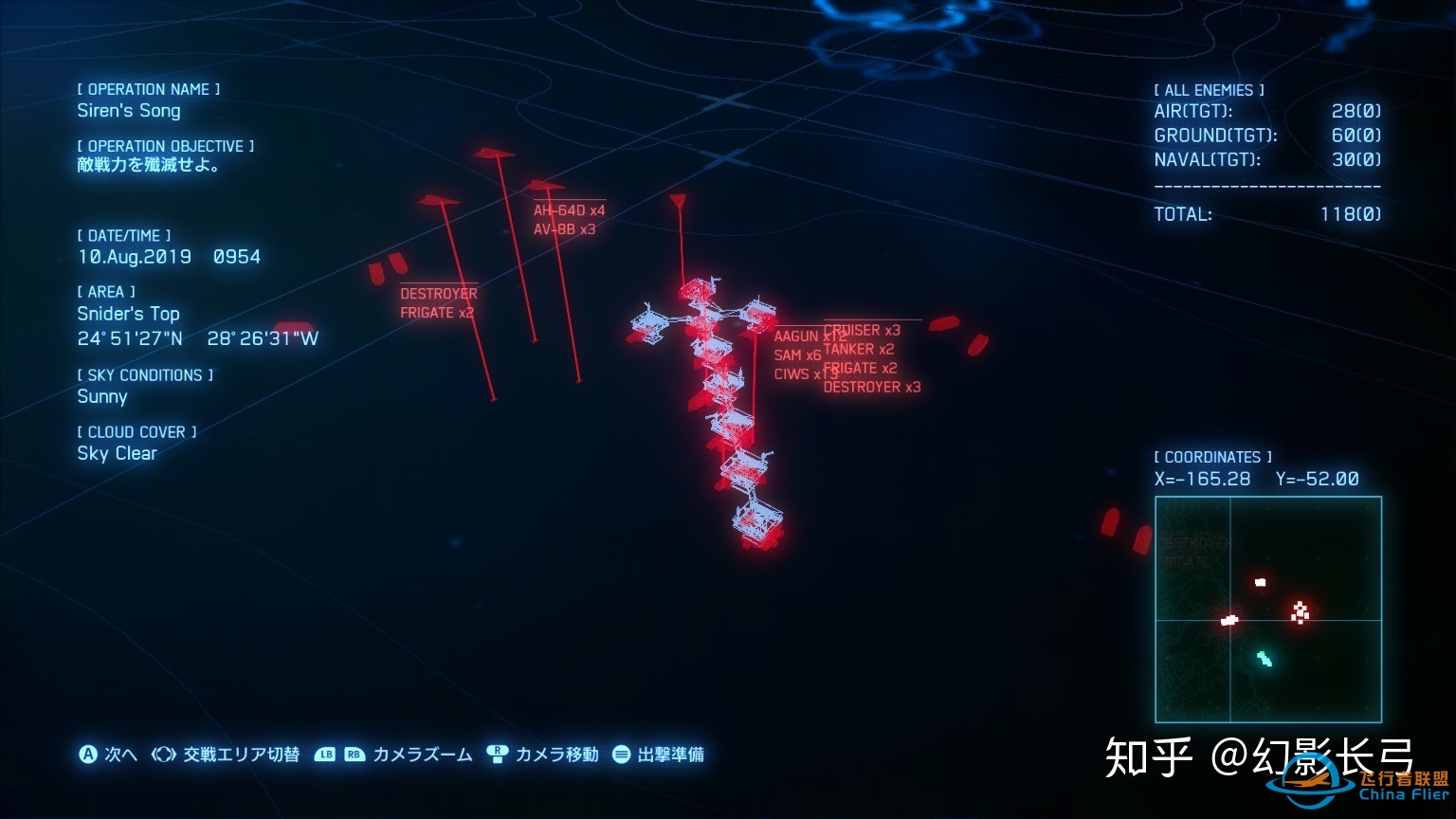1456x819 pixels.
Task: Select the D-pad 交戦エリア切替 icon
Action: pos(162,755)
